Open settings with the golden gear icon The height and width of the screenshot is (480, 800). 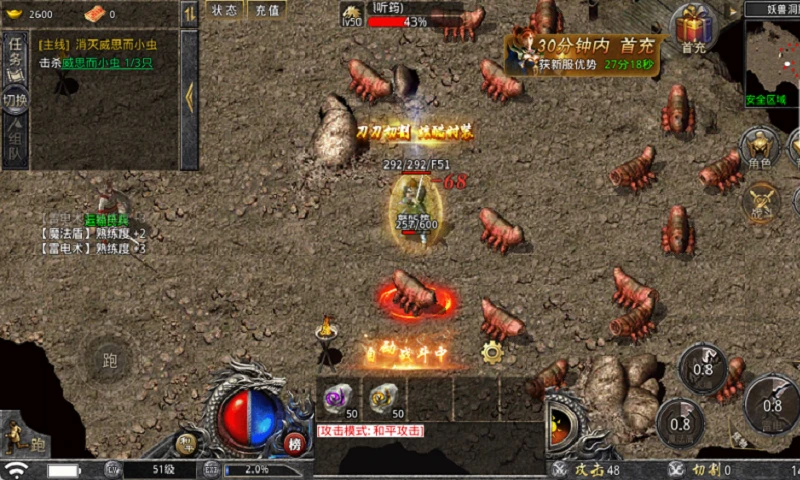coord(491,351)
